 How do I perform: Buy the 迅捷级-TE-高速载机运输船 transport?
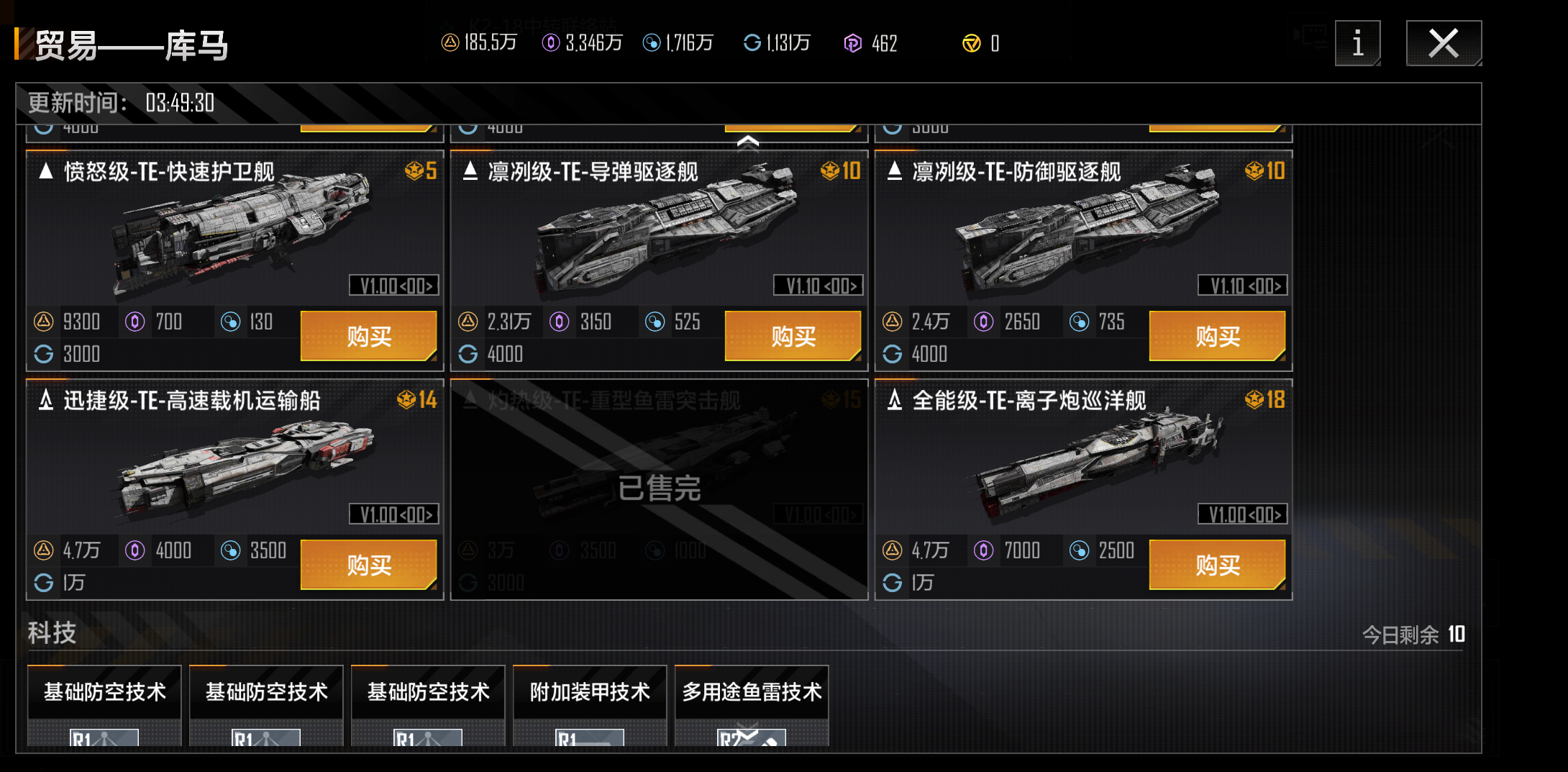(x=368, y=564)
